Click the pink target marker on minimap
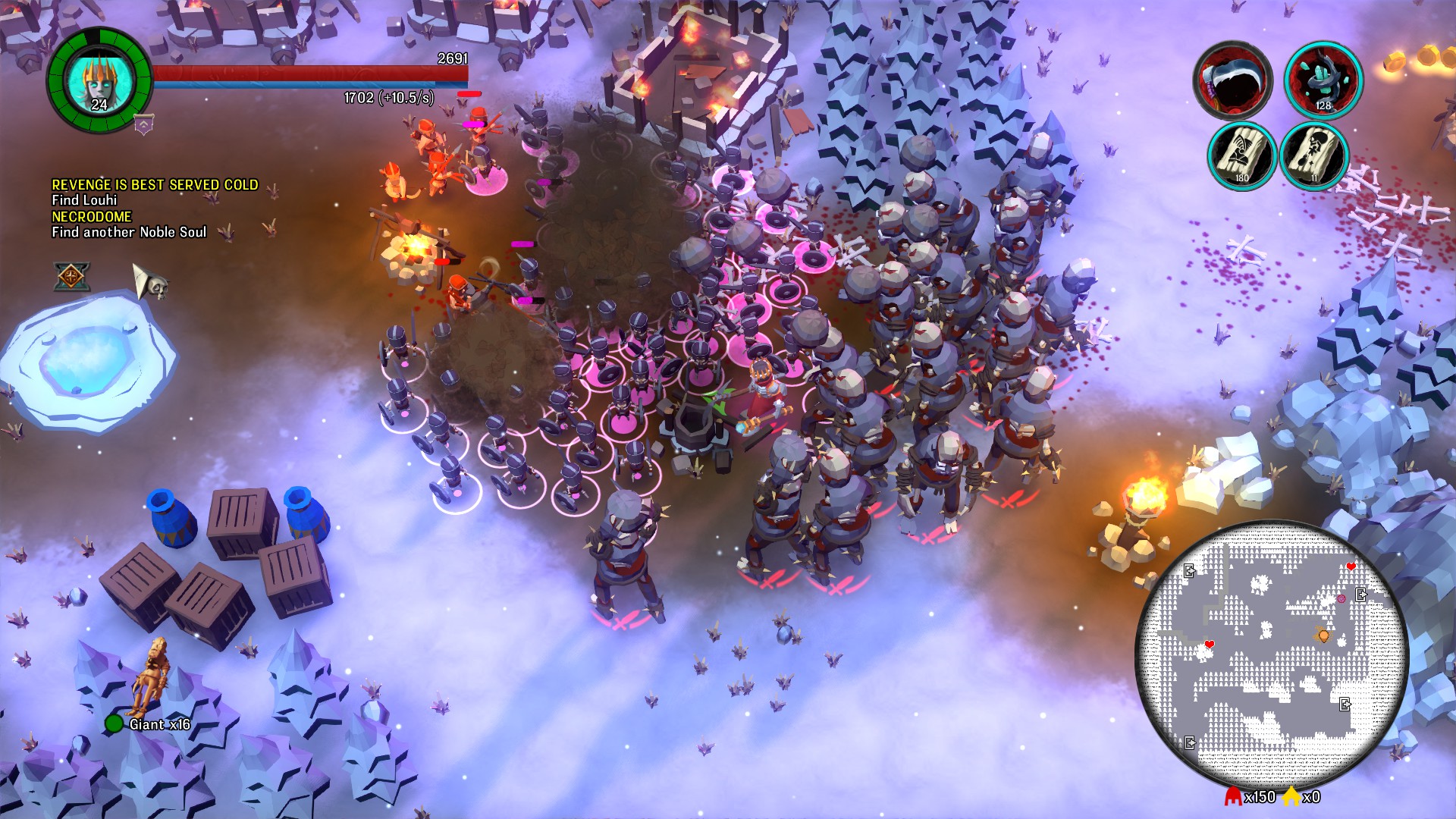This screenshot has height=819, width=1456. 1341,599
